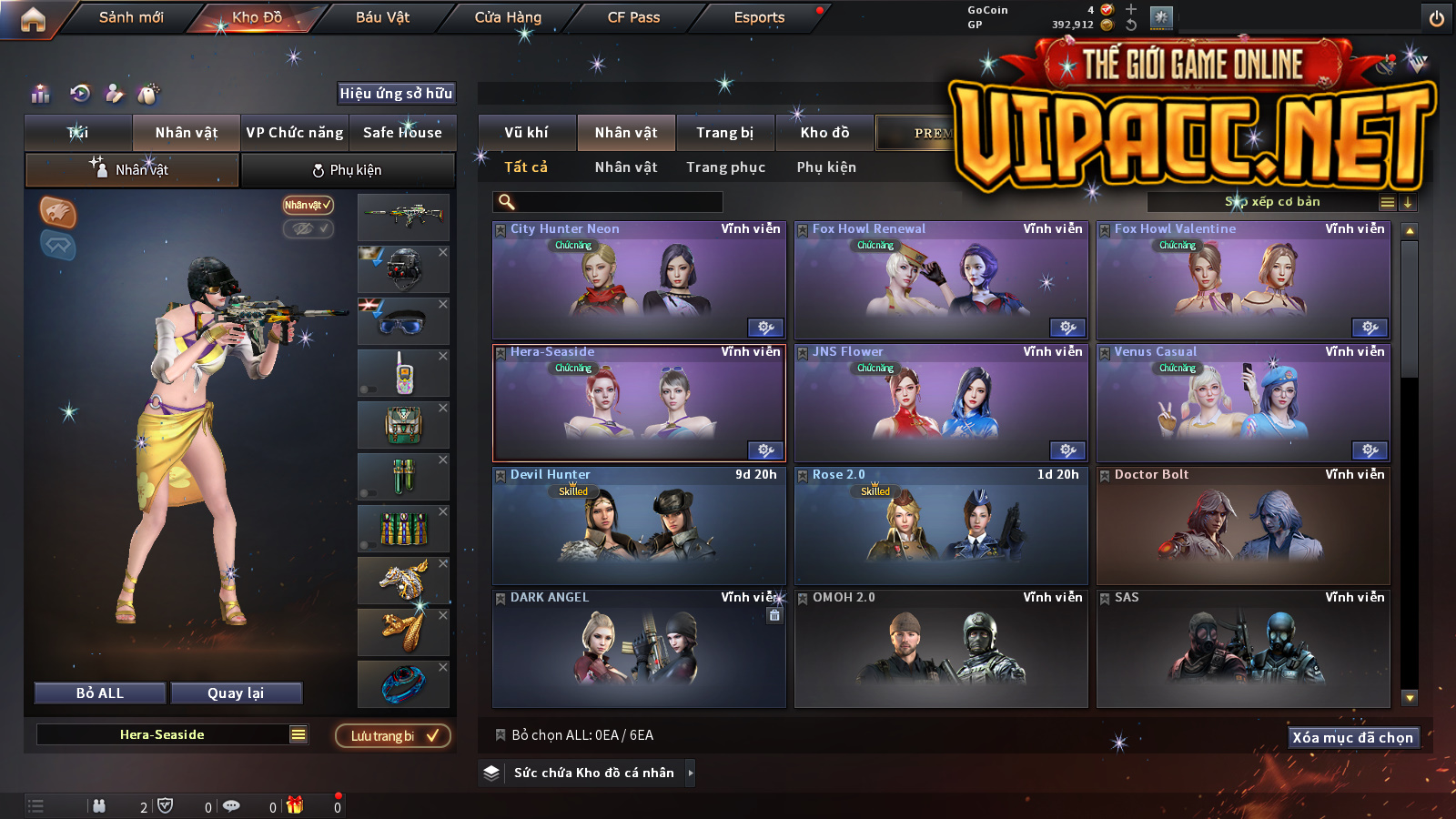Select the JNS Flower character card
The width and height of the screenshot is (1456, 819).
click(x=941, y=403)
